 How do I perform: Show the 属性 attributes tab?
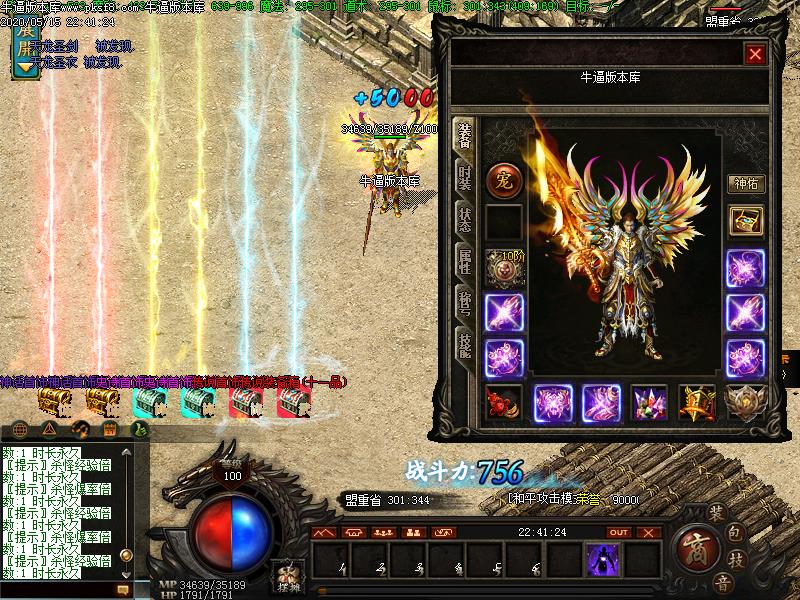coord(465,263)
